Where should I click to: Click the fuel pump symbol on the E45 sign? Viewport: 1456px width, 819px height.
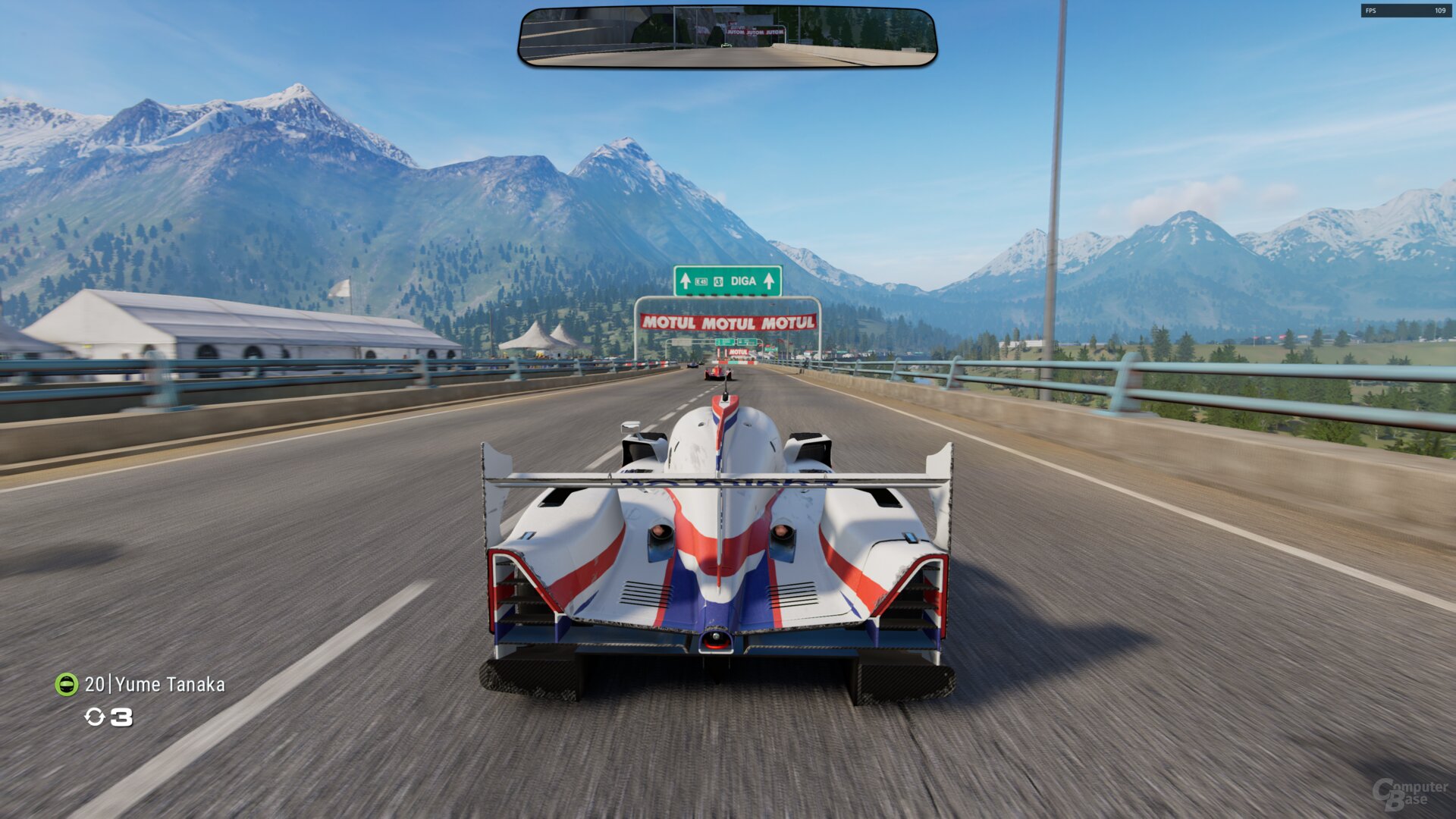719,281
